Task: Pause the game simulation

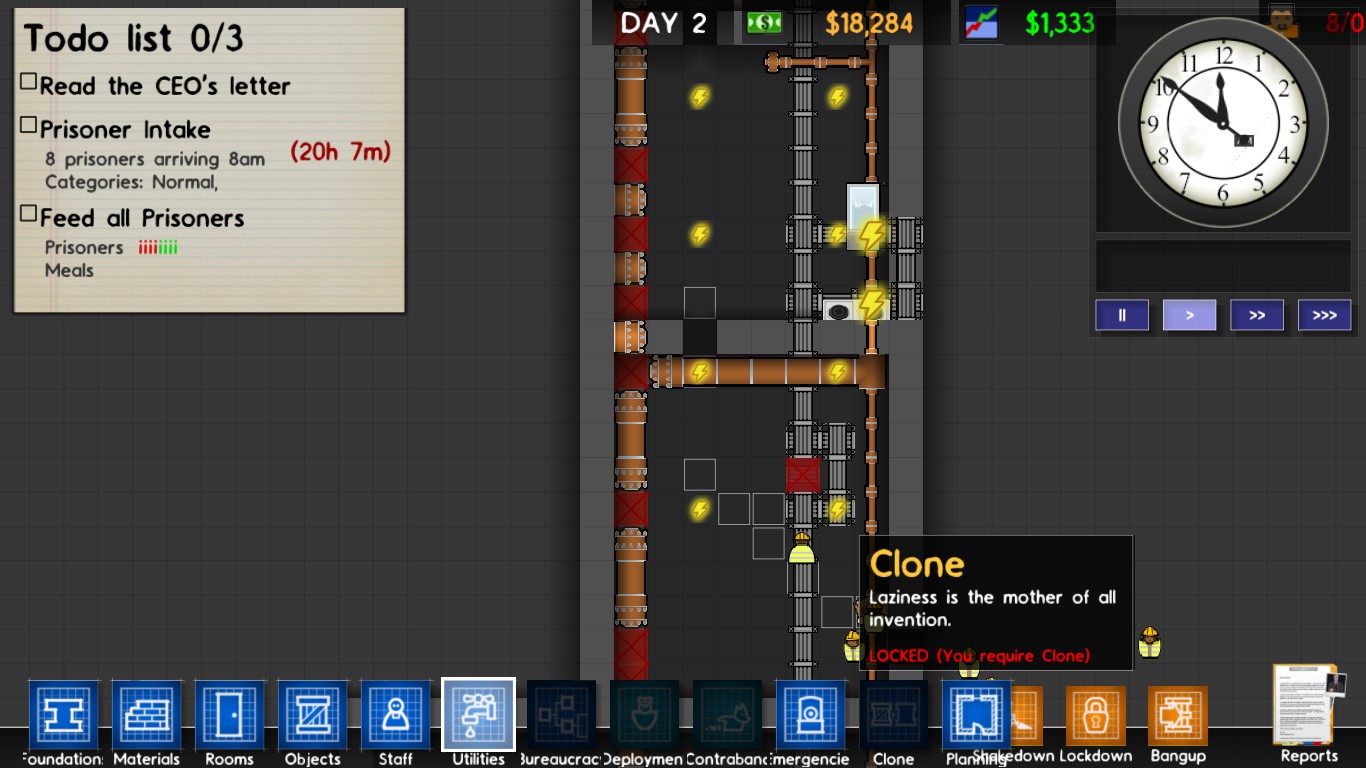Action: (1121, 314)
